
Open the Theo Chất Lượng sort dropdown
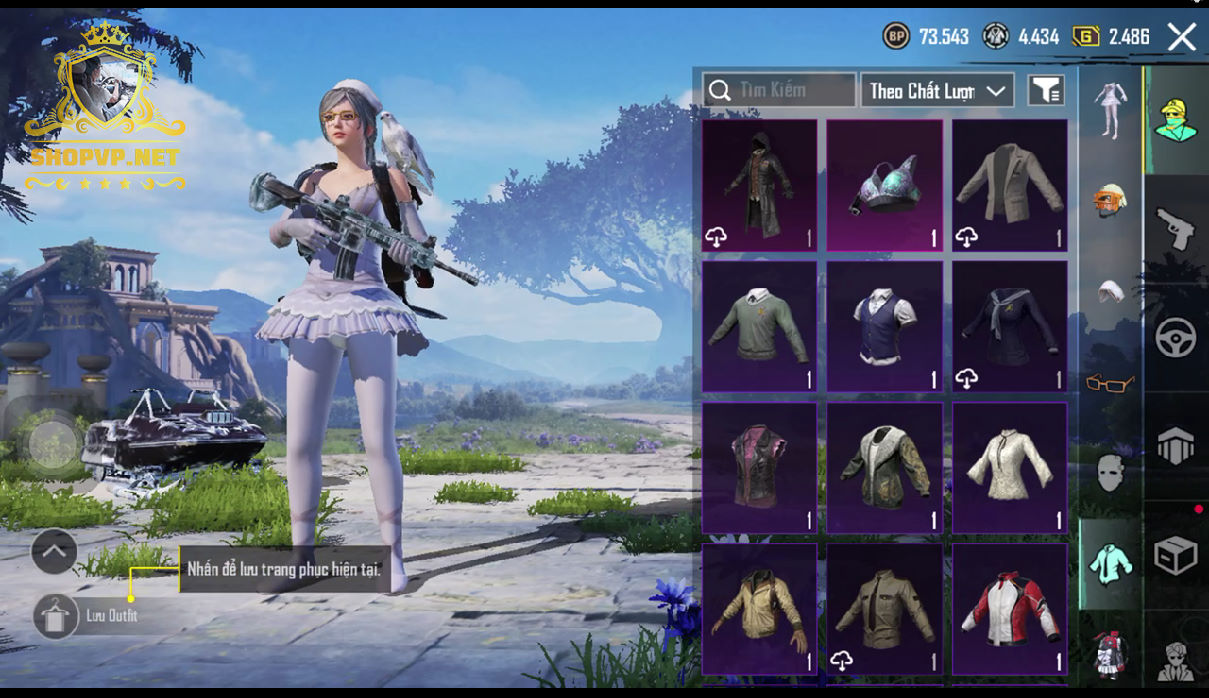coord(937,91)
